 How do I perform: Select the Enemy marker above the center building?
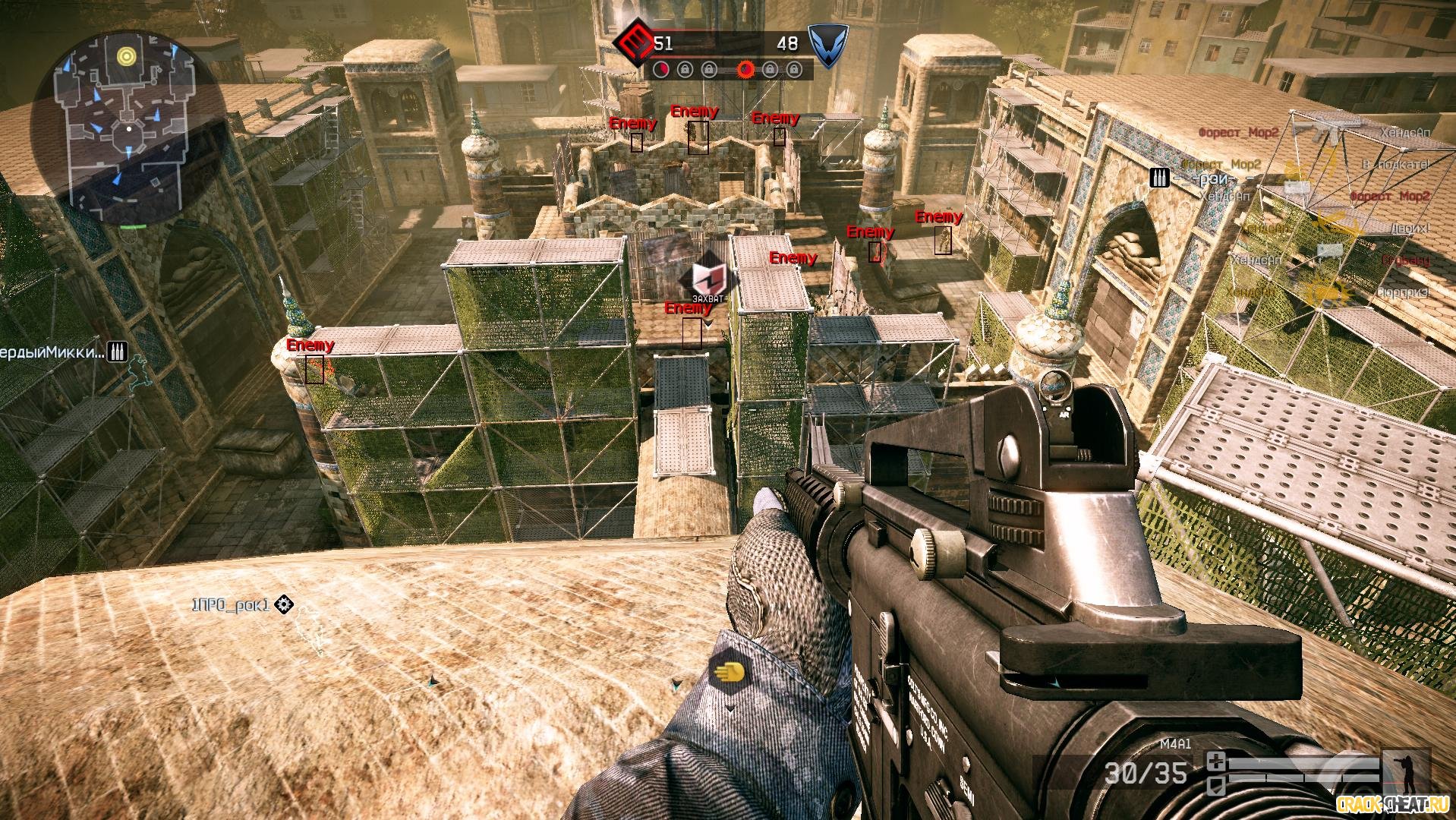coord(695,112)
